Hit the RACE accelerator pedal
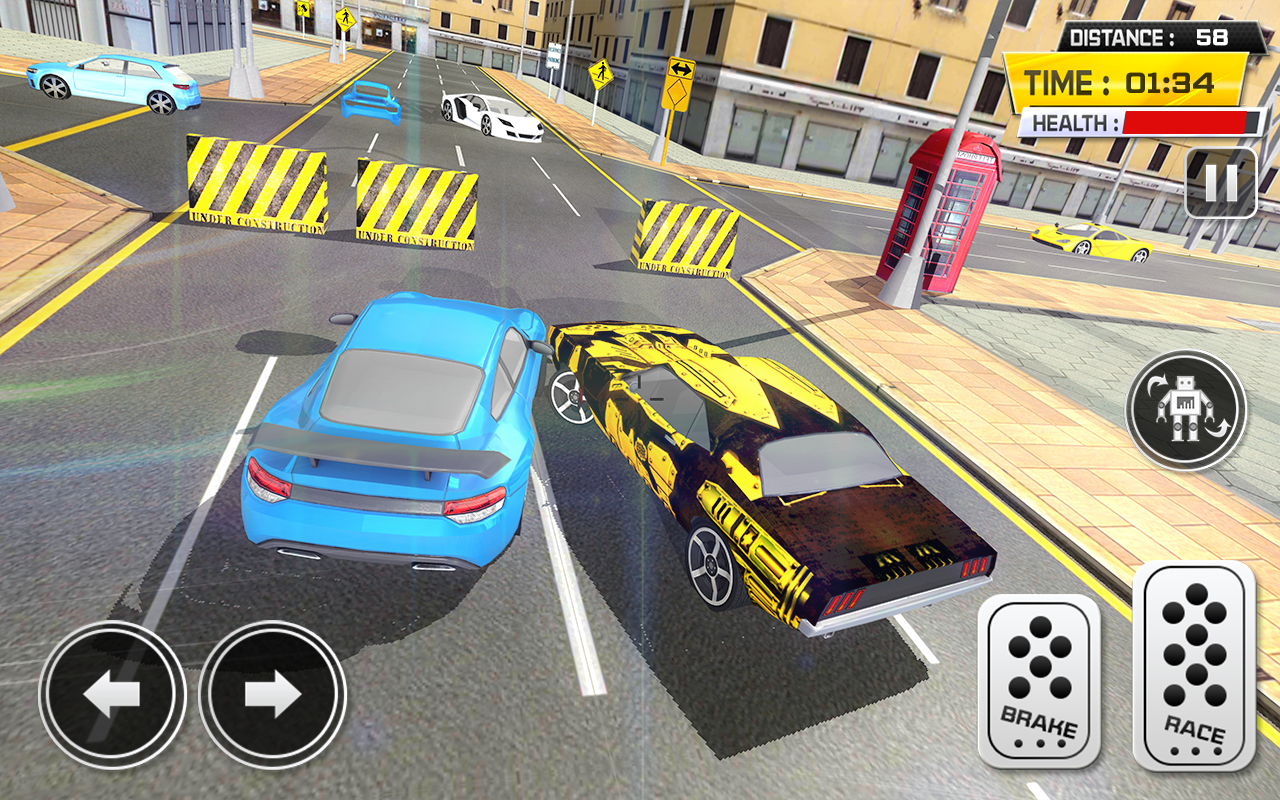The height and width of the screenshot is (800, 1280). pyautogui.click(x=1193, y=666)
